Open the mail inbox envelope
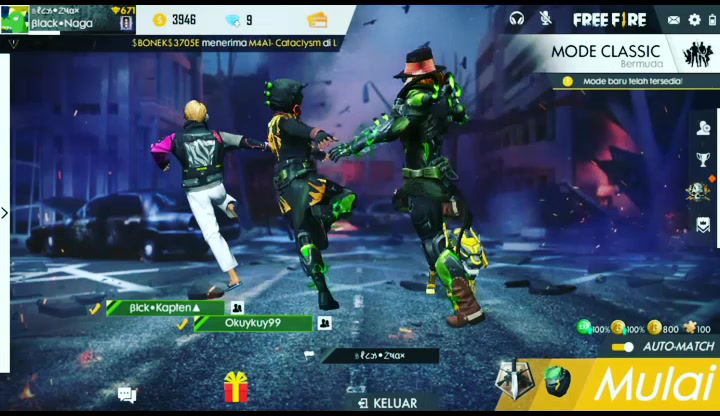 [x=674, y=19]
